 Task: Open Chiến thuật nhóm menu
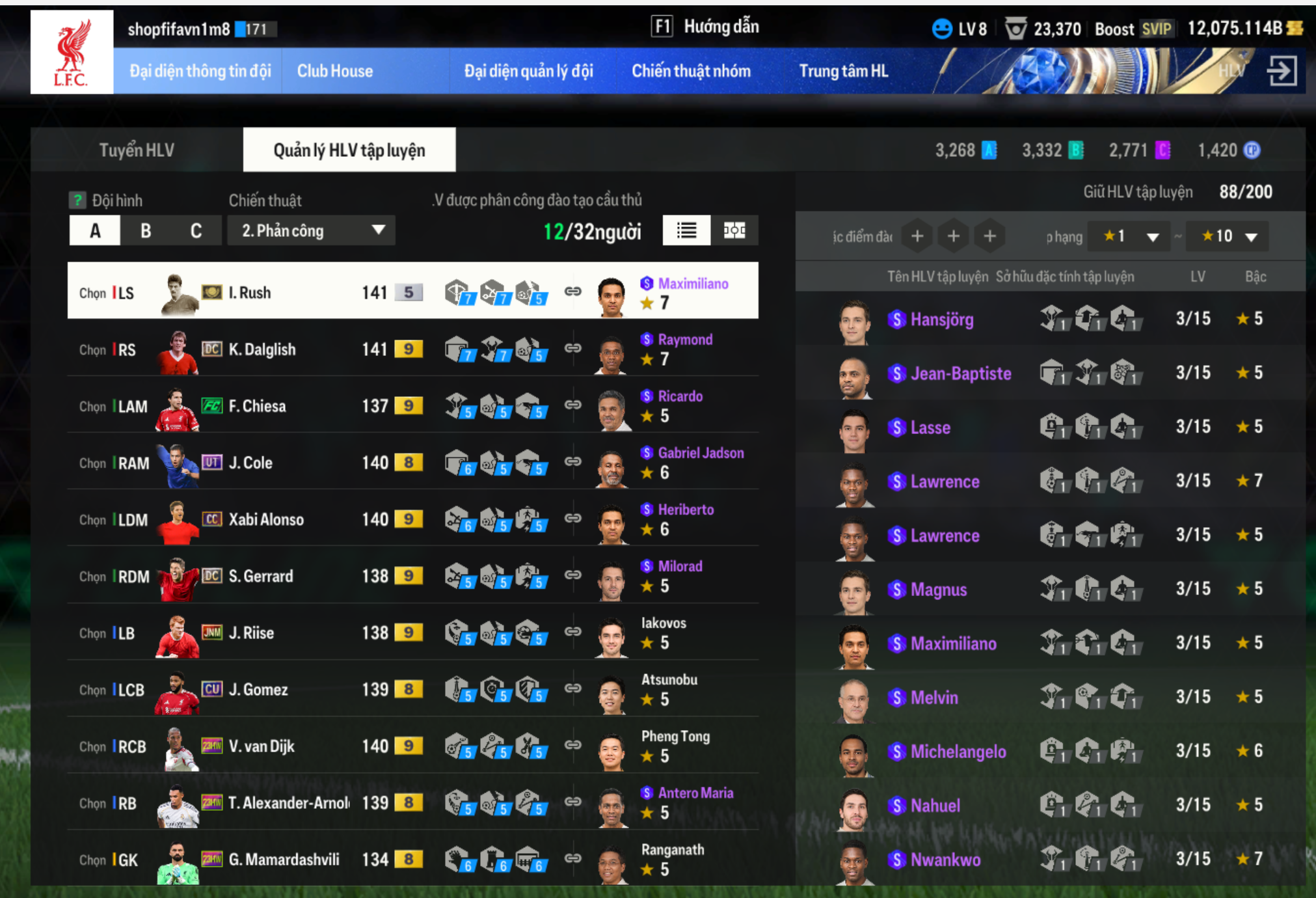pos(691,71)
